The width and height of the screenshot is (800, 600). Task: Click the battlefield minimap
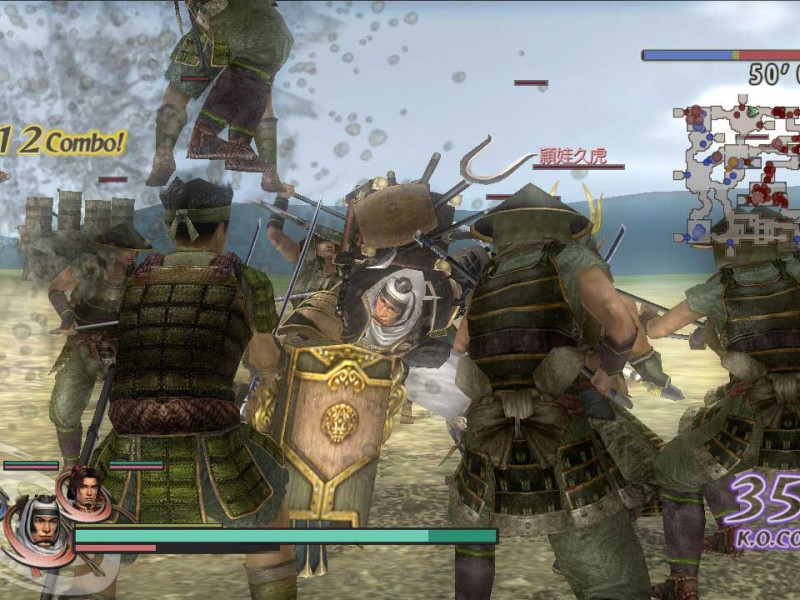(738, 170)
